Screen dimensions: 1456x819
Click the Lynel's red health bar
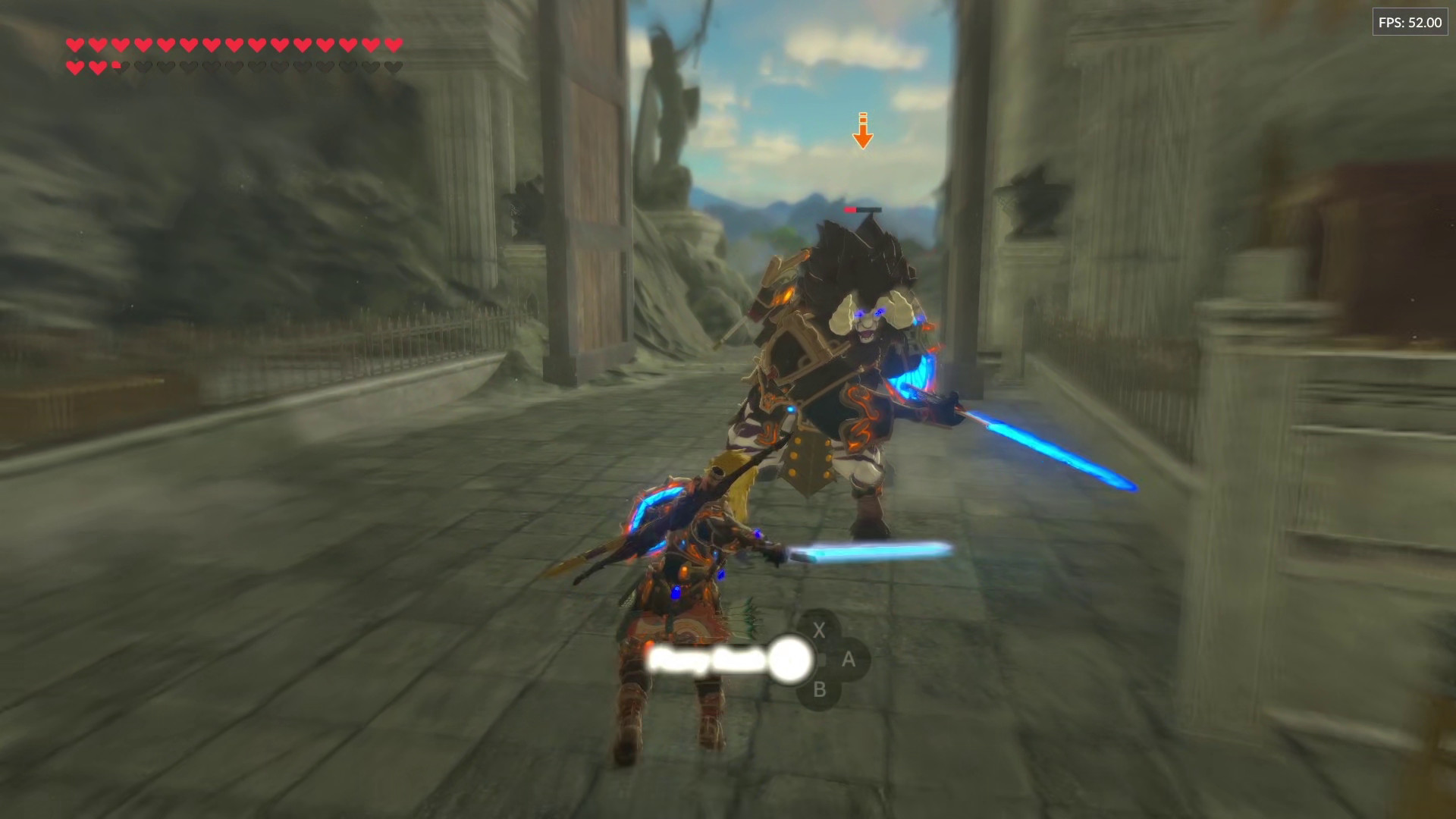861,211
